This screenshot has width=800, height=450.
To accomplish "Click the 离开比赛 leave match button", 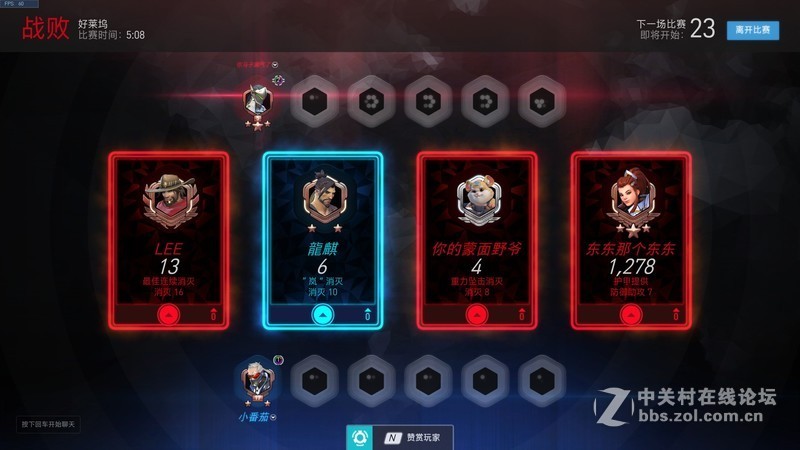I will [752, 30].
